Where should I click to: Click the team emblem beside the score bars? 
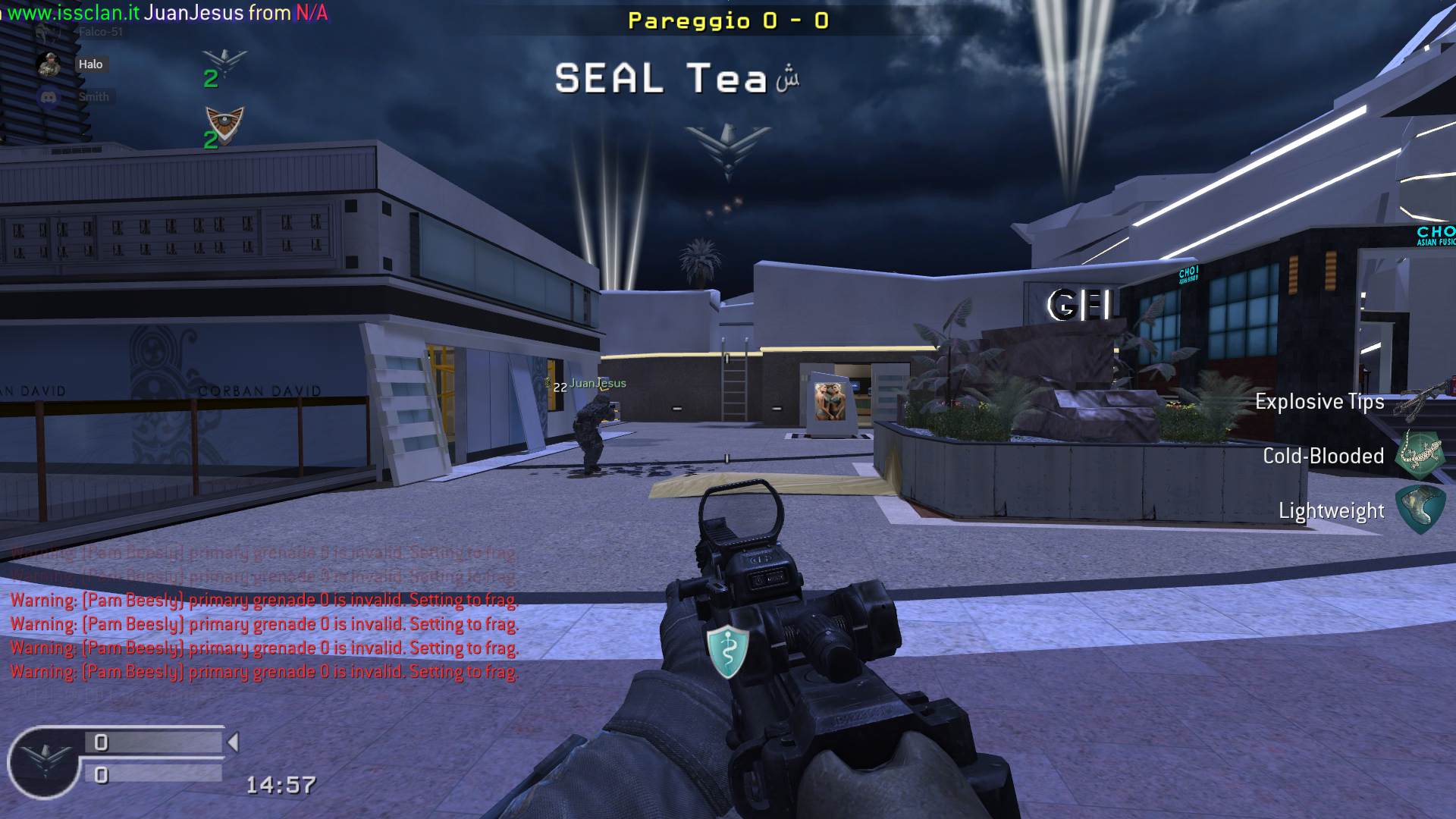tap(44, 760)
